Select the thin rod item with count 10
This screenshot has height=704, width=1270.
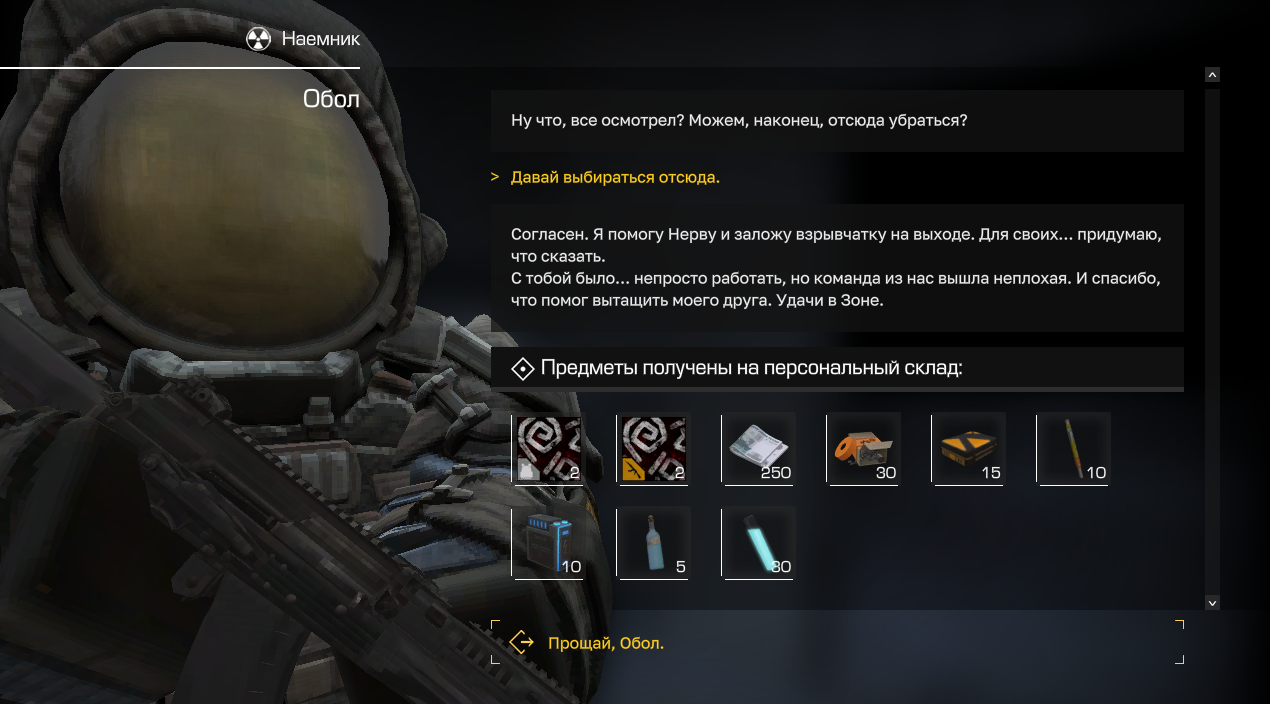(1074, 448)
